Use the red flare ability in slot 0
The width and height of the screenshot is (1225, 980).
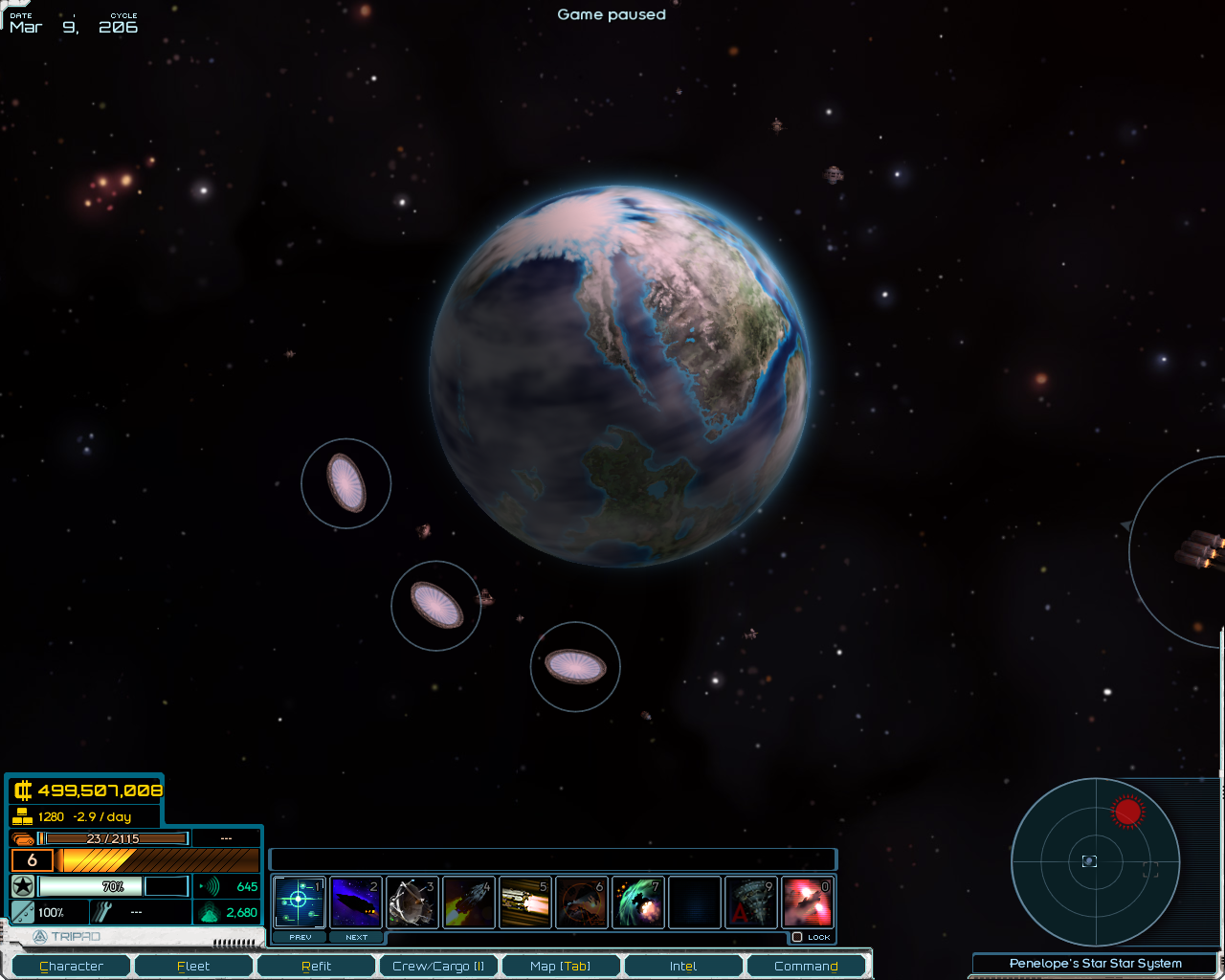tap(807, 902)
